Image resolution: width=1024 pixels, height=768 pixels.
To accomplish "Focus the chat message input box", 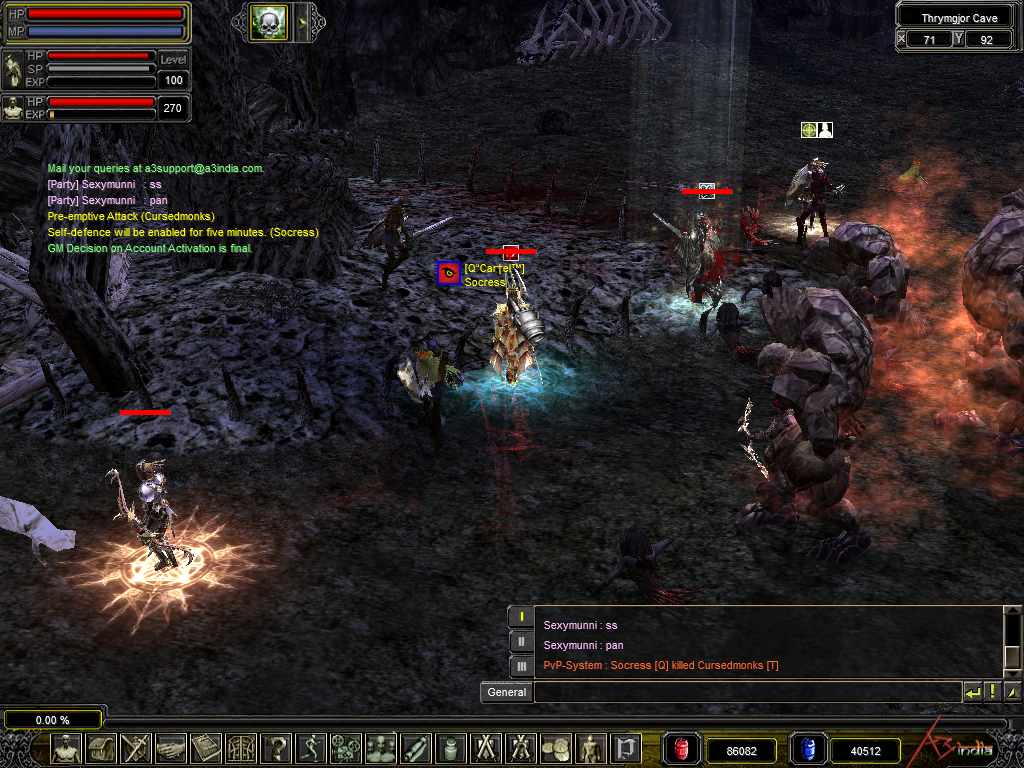I will [x=746, y=692].
